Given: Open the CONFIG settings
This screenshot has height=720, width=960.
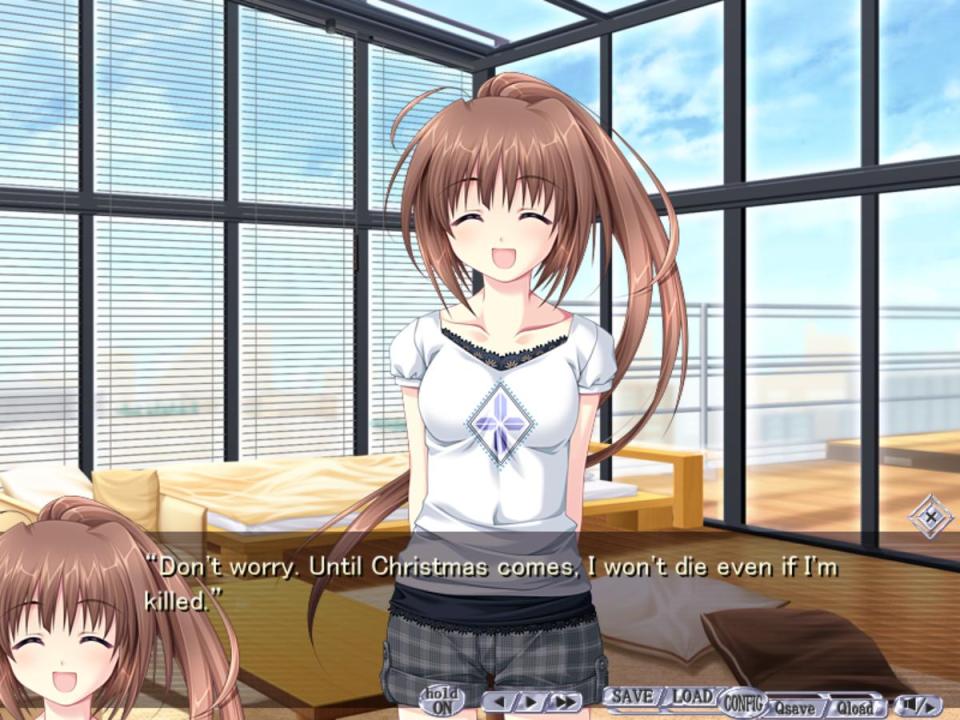Looking at the screenshot, I should [x=741, y=701].
